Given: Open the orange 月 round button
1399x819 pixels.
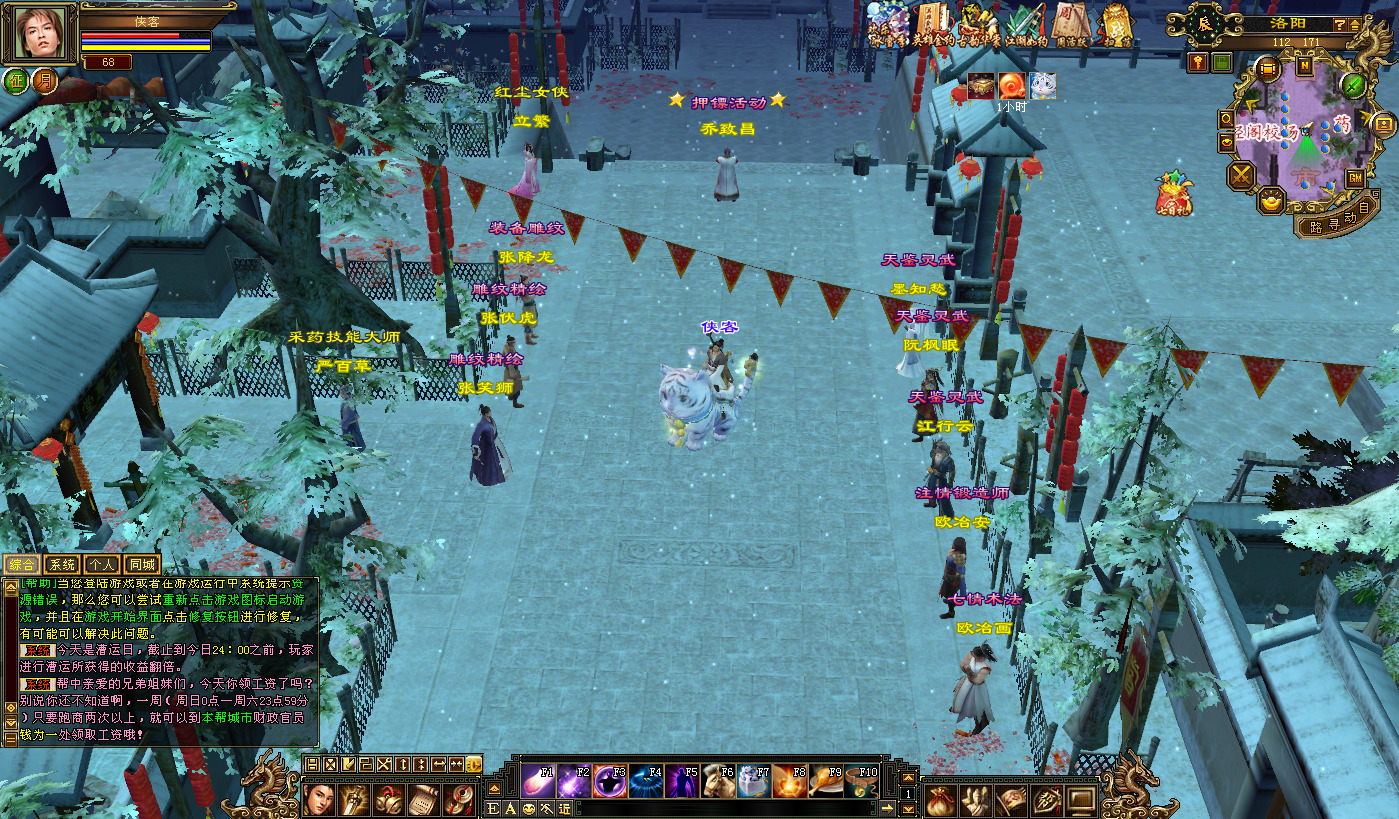Looking at the screenshot, I should click(x=45, y=81).
